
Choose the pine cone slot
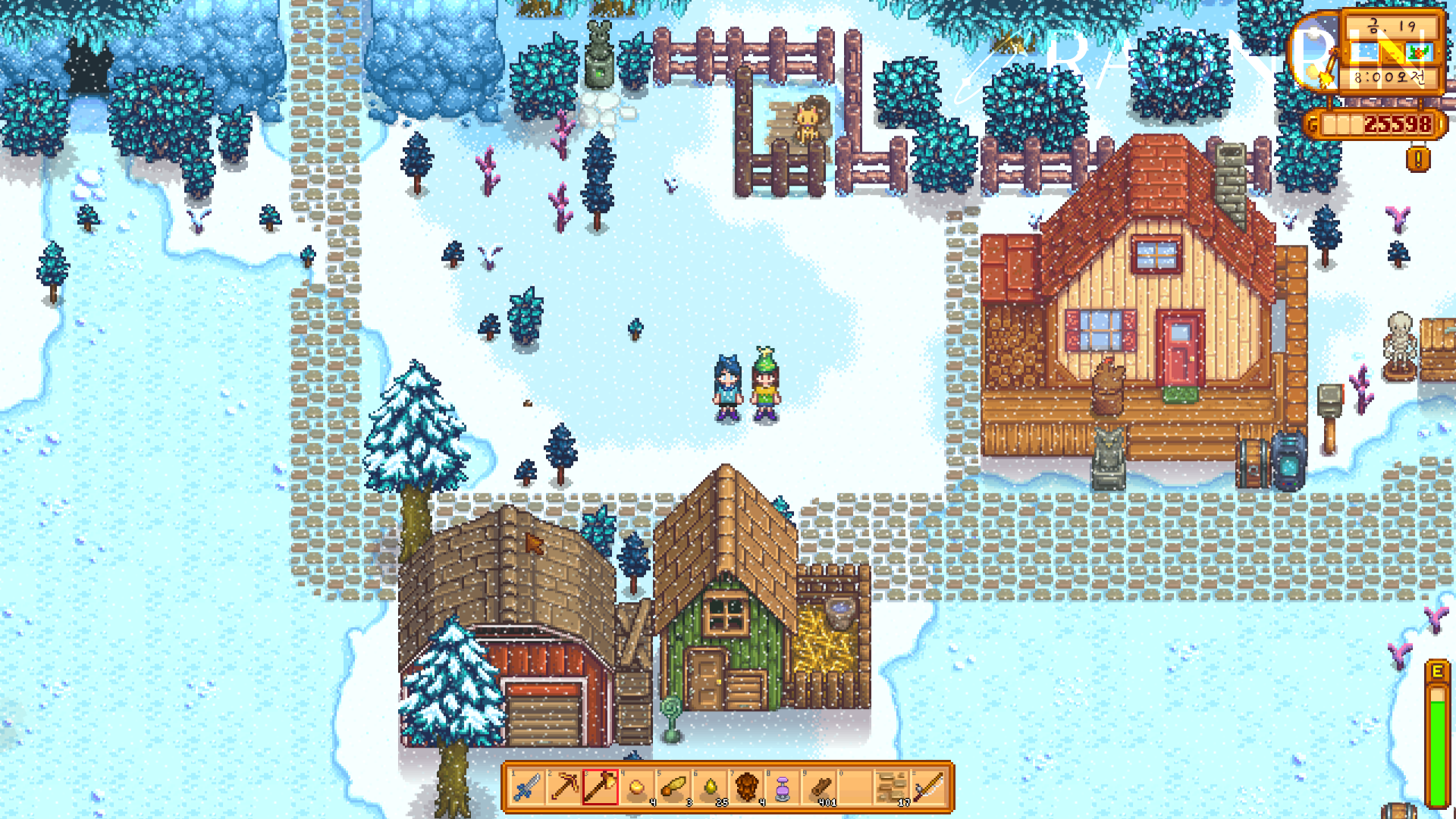click(x=747, y=787)
